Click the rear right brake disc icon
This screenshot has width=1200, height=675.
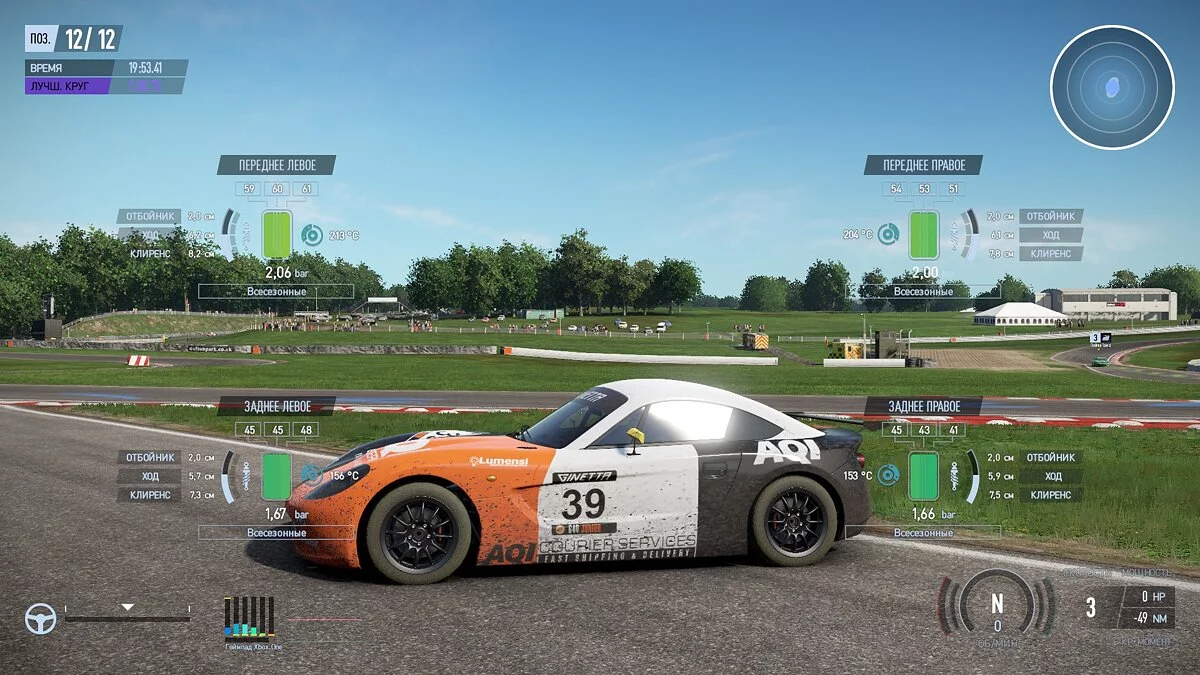pyautogui.click(x=888, y=476)
